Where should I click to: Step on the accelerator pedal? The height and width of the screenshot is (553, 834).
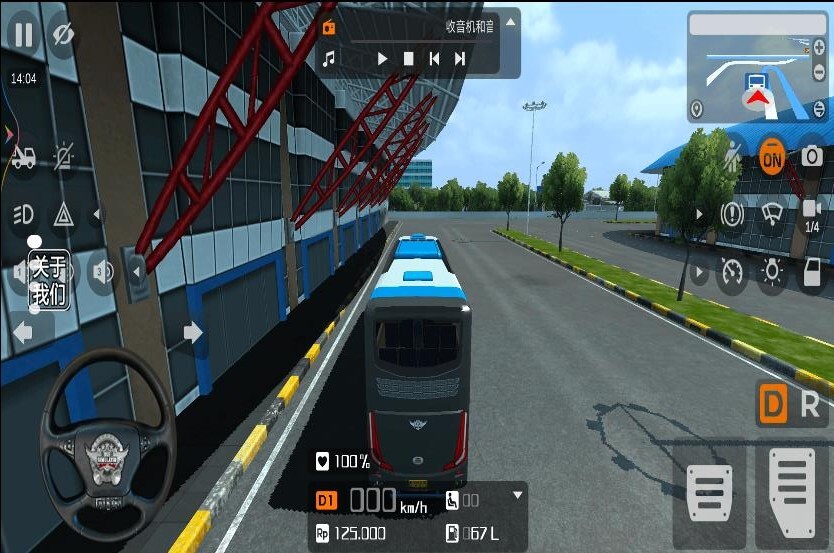(x=793, y=490)
